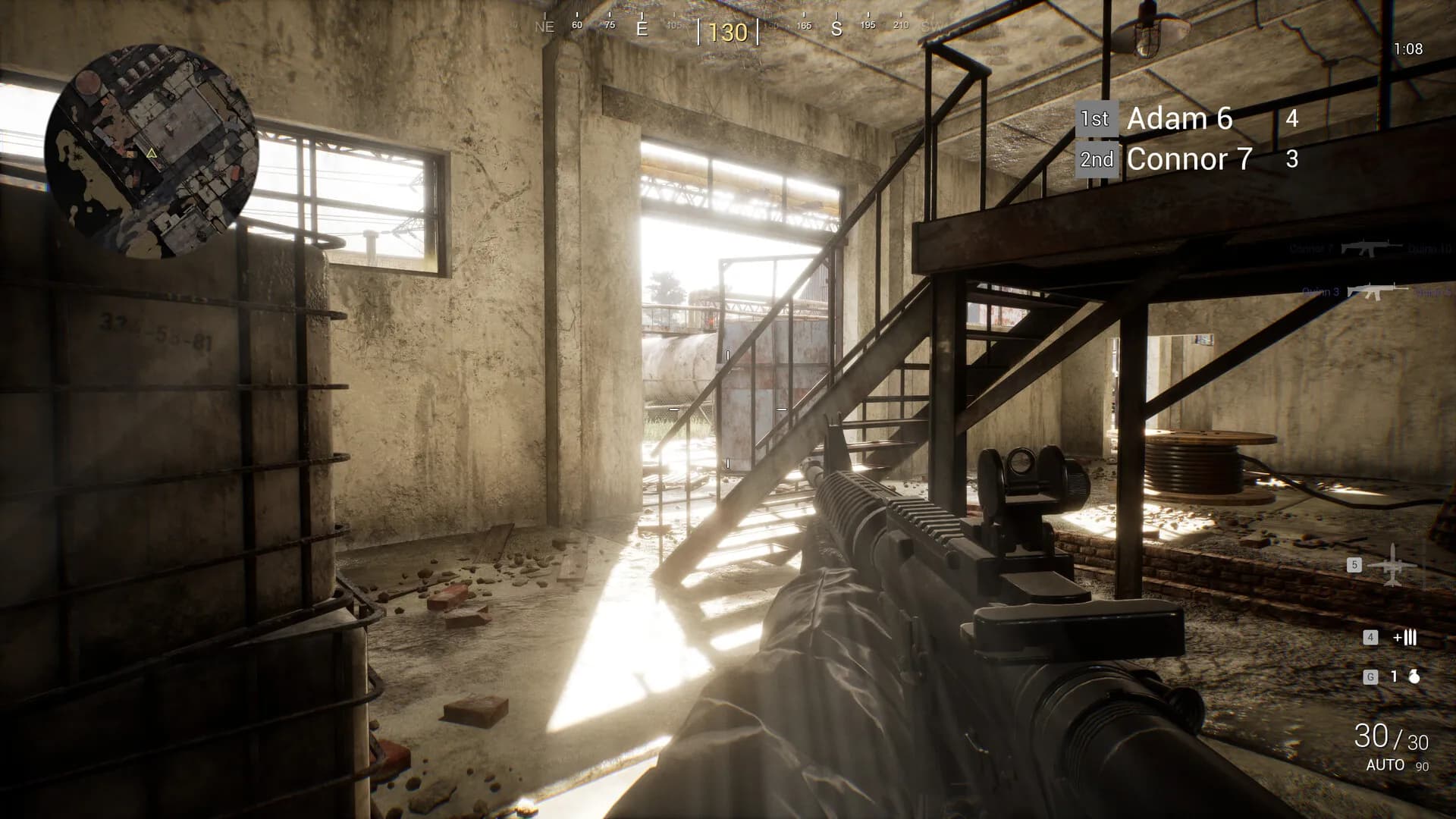The image size is (1456, 819).
Task: Click the minimap in the top-left corner
Action: pos(152,148)
